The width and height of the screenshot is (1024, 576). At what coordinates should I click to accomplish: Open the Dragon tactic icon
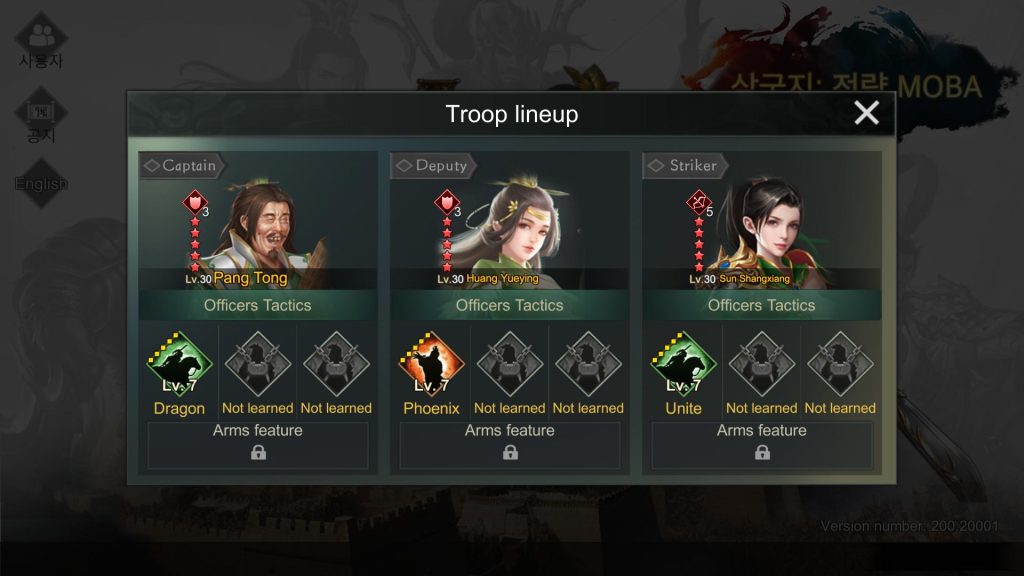coord(179,365)
